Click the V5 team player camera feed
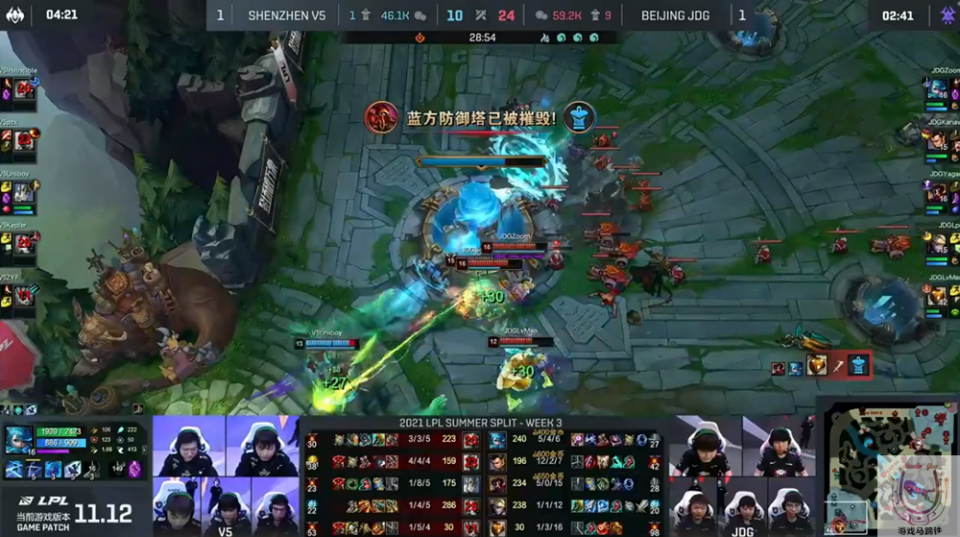This screenshot has width=960, height=537. (226, 475)
